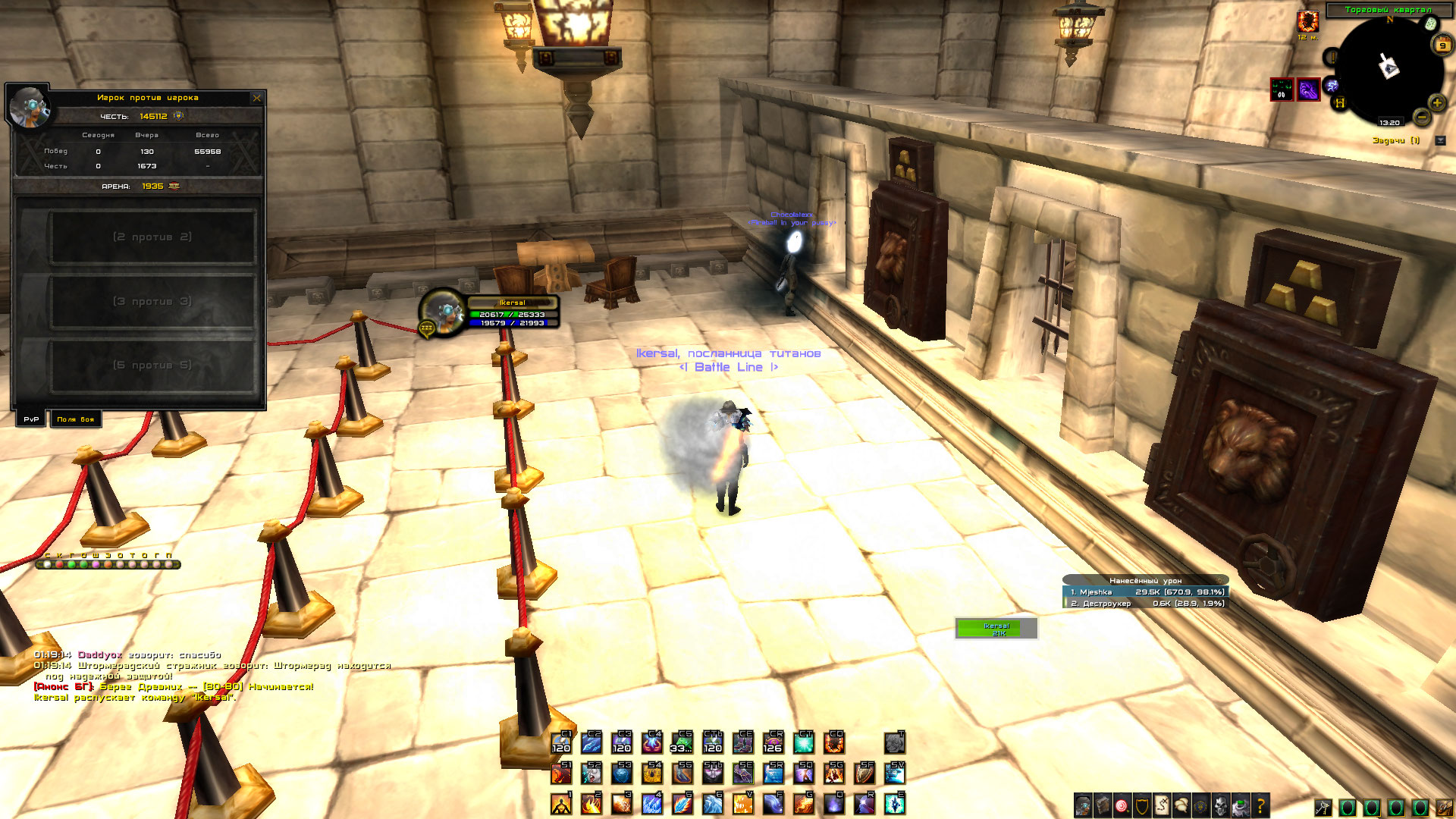This screenshot has height=819, width=1456.
Task: Open the world map scroll micro button
Action: click(x=1162, y=805)
